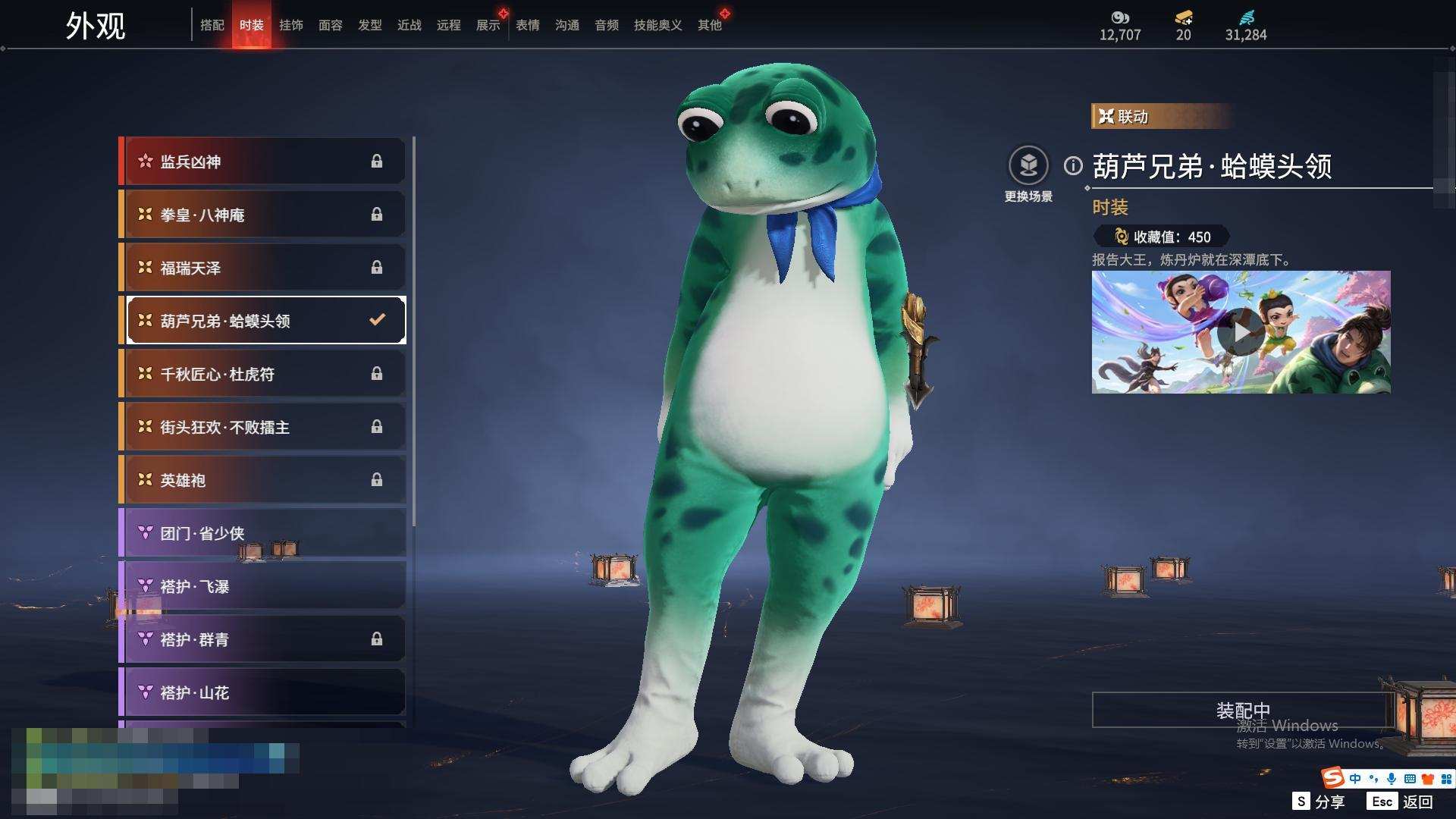Show the 其他 other tab
Screen dimensions: 1456x819
710,25
